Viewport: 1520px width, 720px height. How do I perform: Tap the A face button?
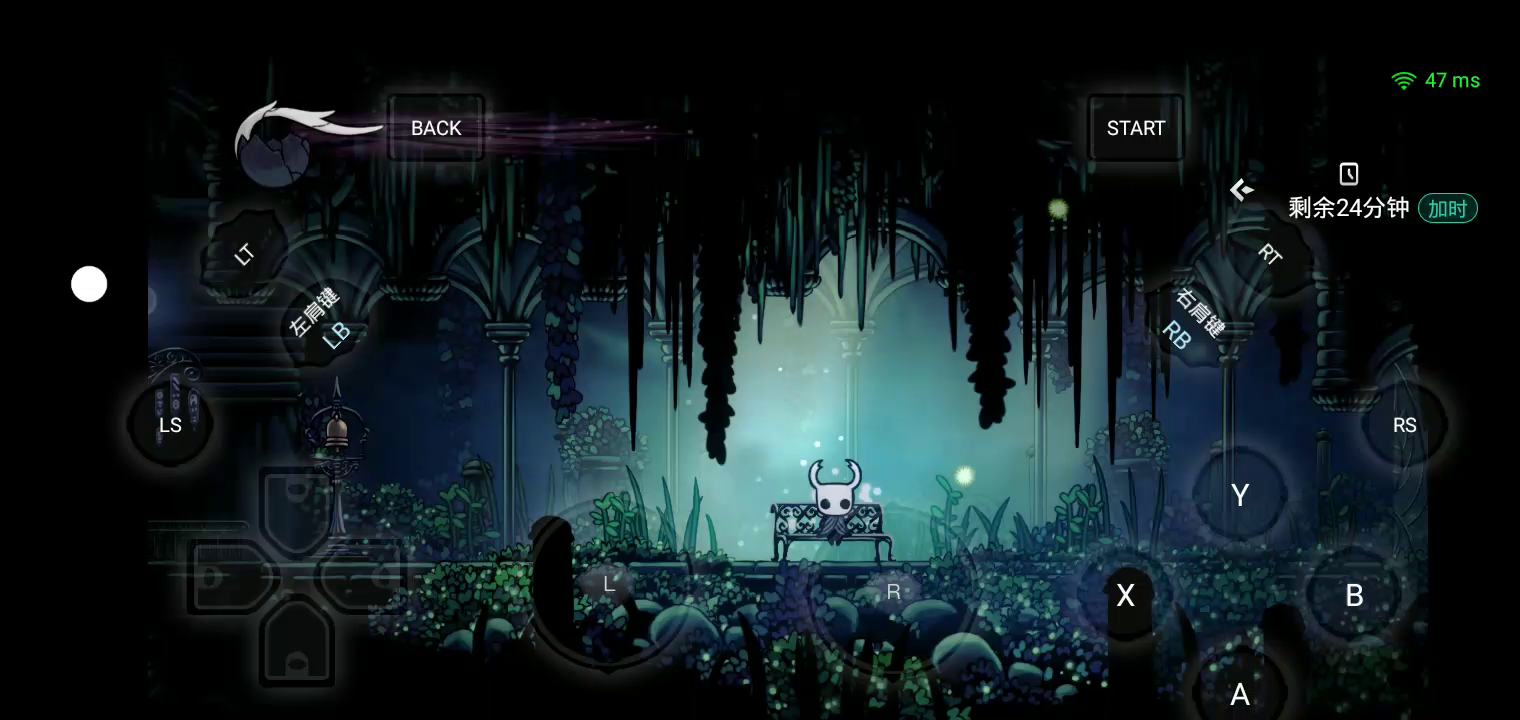(x=1240, y=694)
